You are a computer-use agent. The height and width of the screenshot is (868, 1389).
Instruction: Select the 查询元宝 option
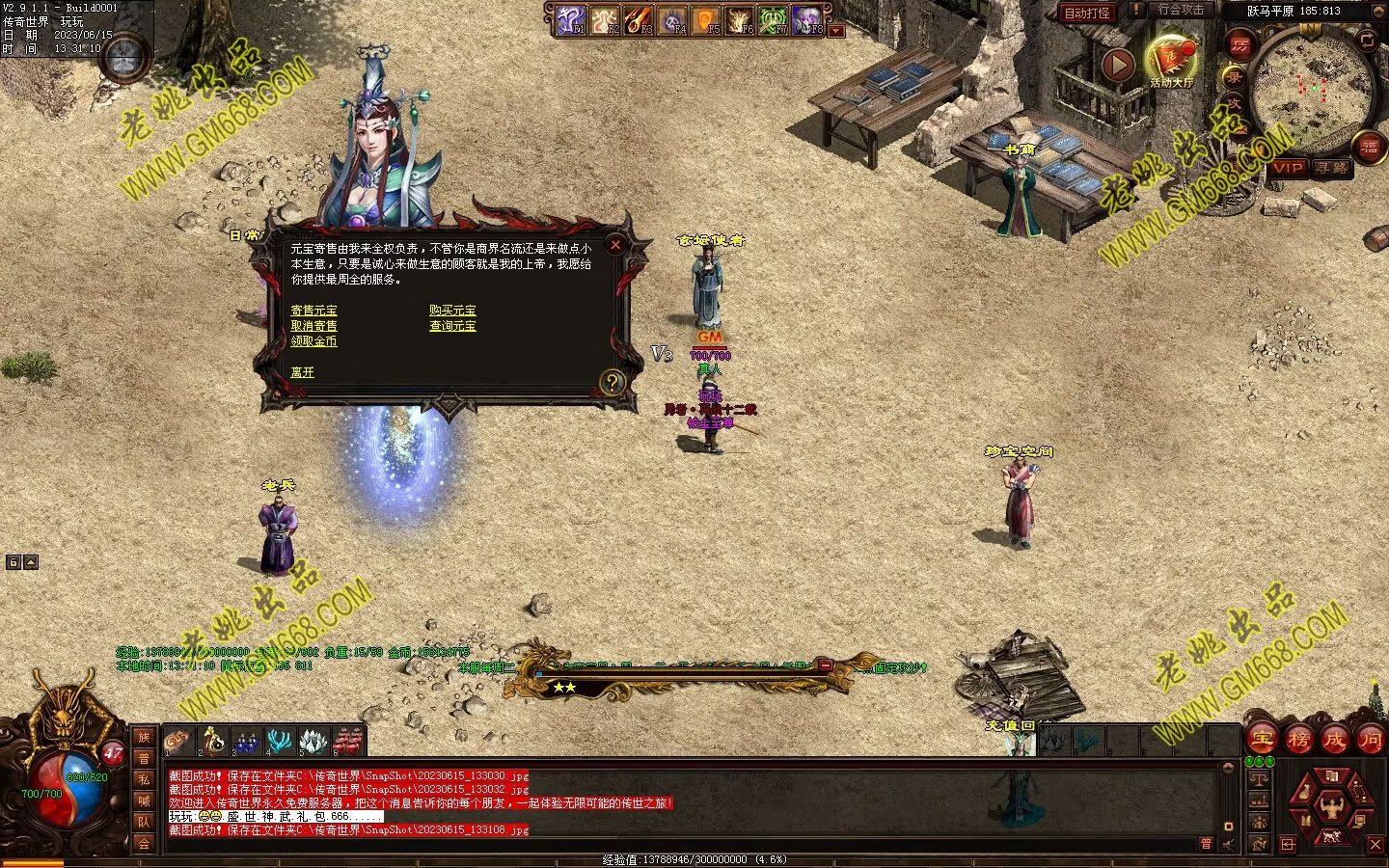452,326
